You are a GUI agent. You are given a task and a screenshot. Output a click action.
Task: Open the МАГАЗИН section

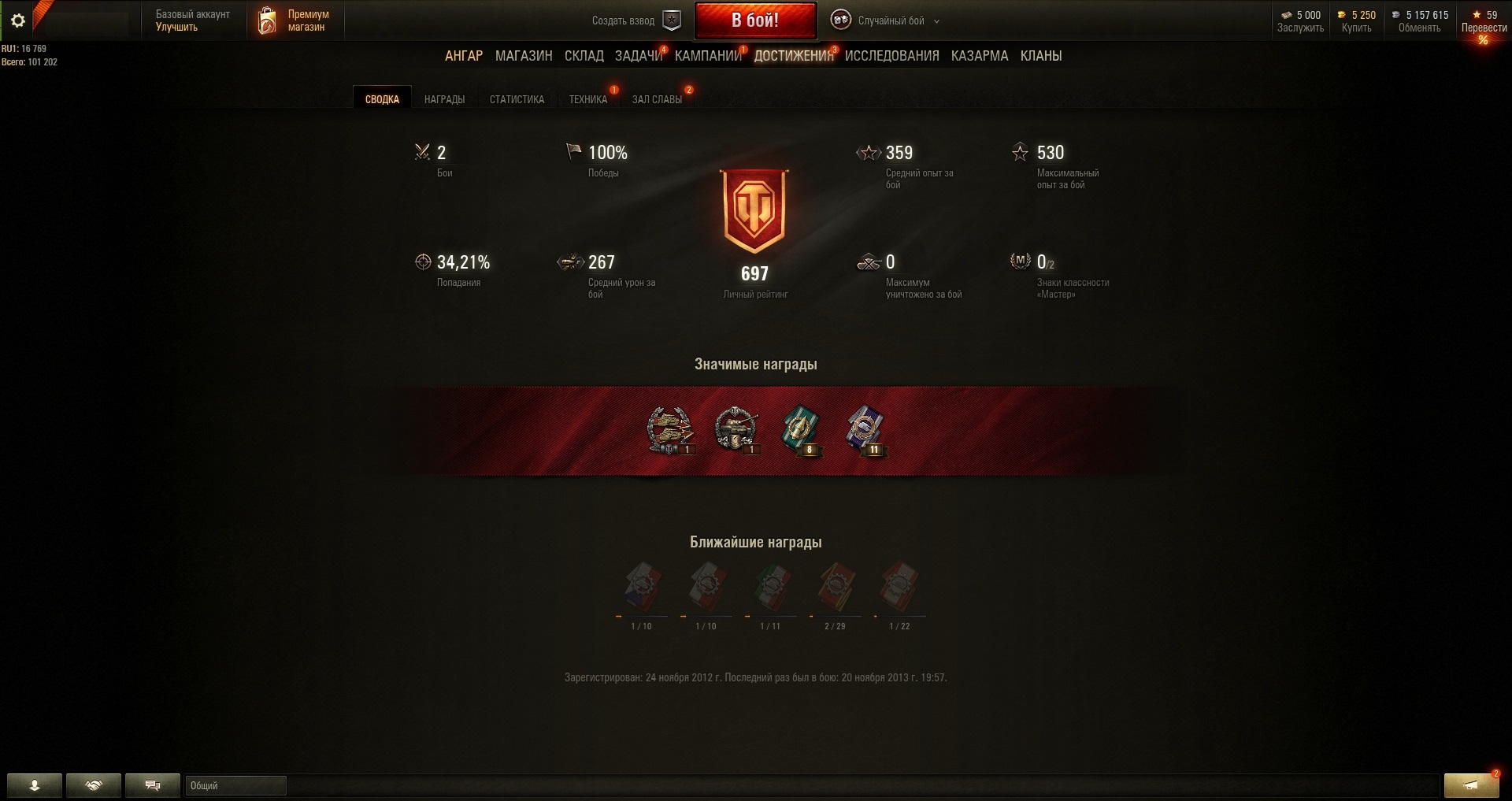point(524,56)
